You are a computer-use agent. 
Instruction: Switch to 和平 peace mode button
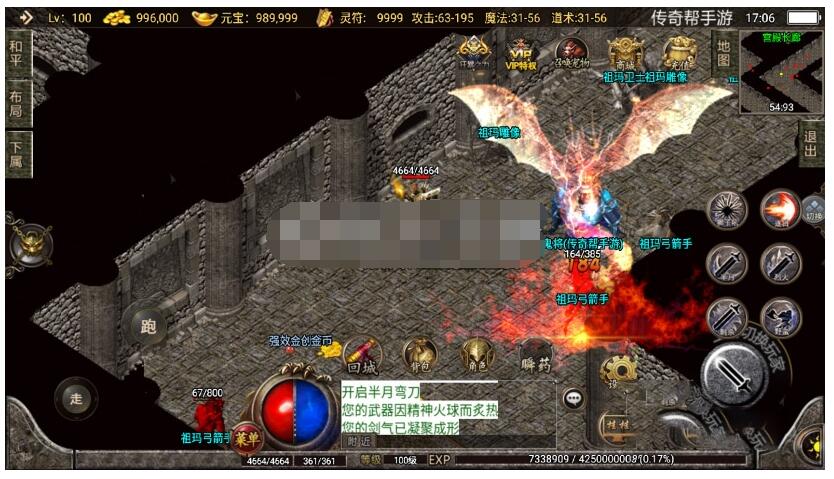(17, 51)
